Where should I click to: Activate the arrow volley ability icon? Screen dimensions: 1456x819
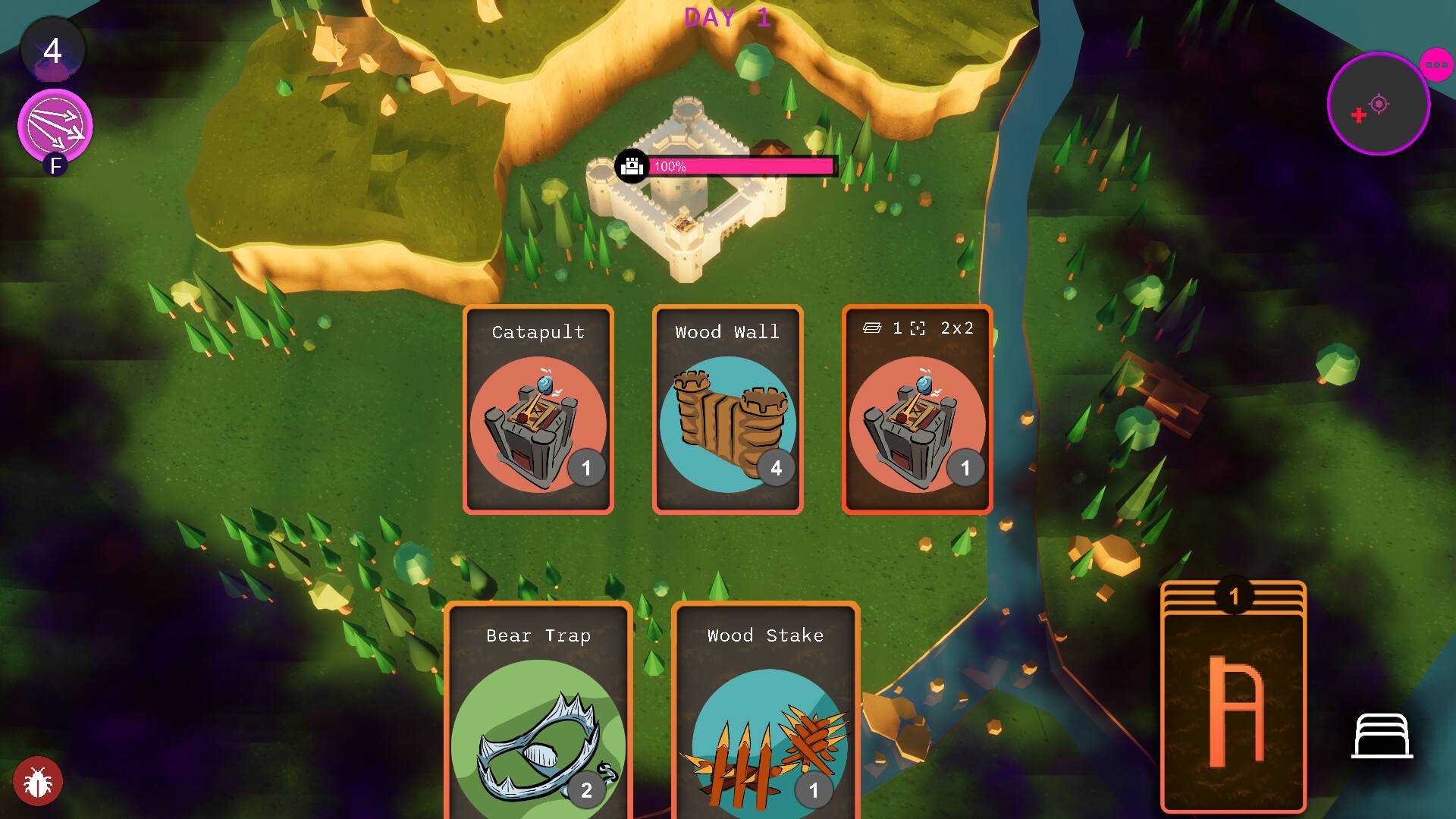pyautogui.click(x=55, y=126)
